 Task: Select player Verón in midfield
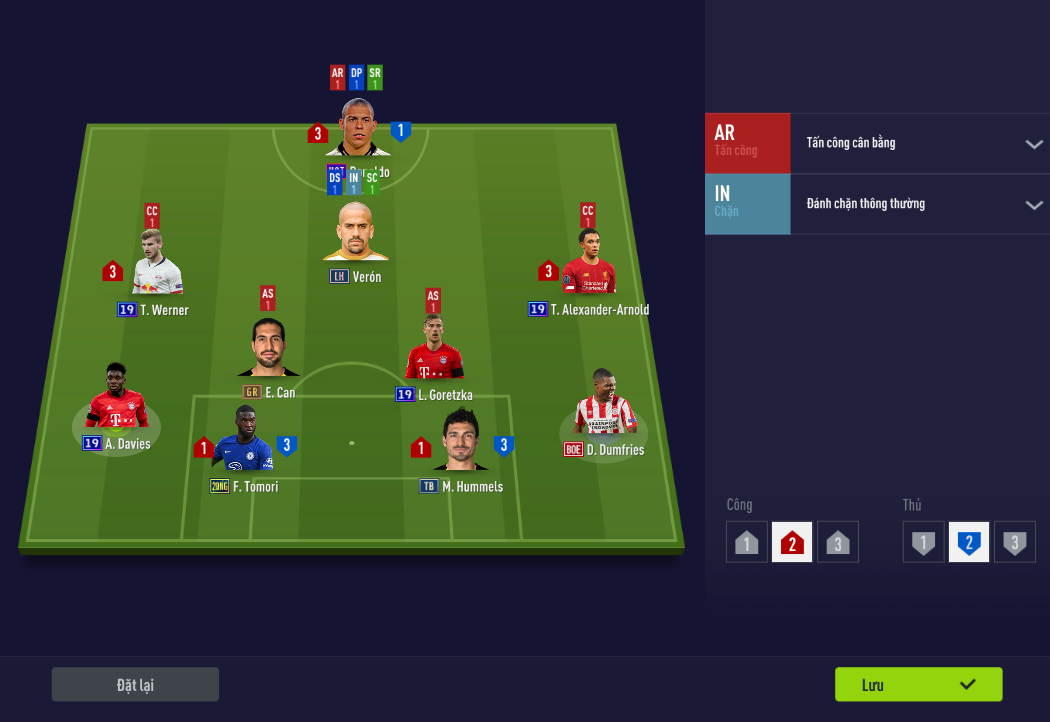click(x=355, y=235)
